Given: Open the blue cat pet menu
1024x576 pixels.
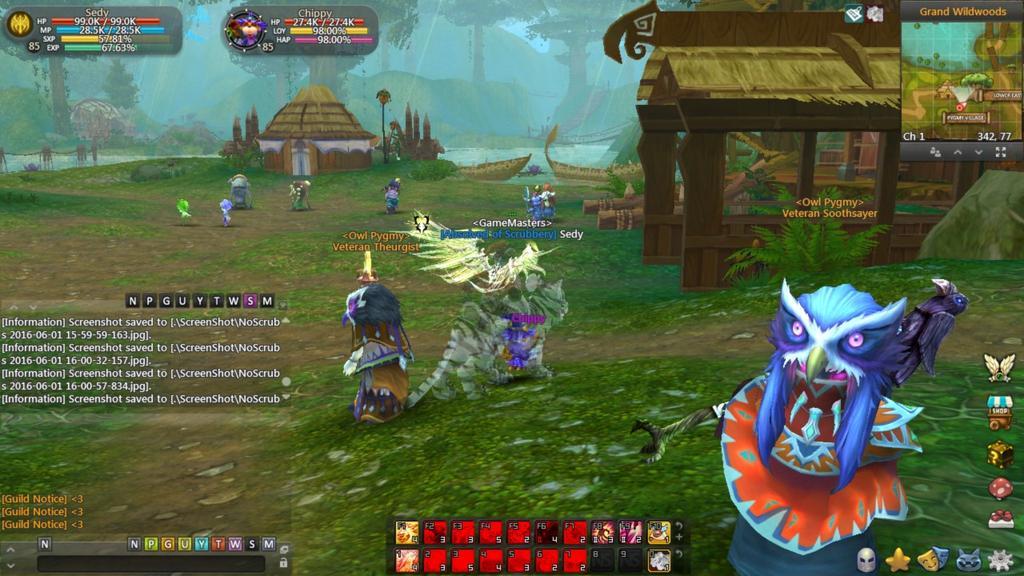Looking at the screenshot, I should tap(966, 560).
